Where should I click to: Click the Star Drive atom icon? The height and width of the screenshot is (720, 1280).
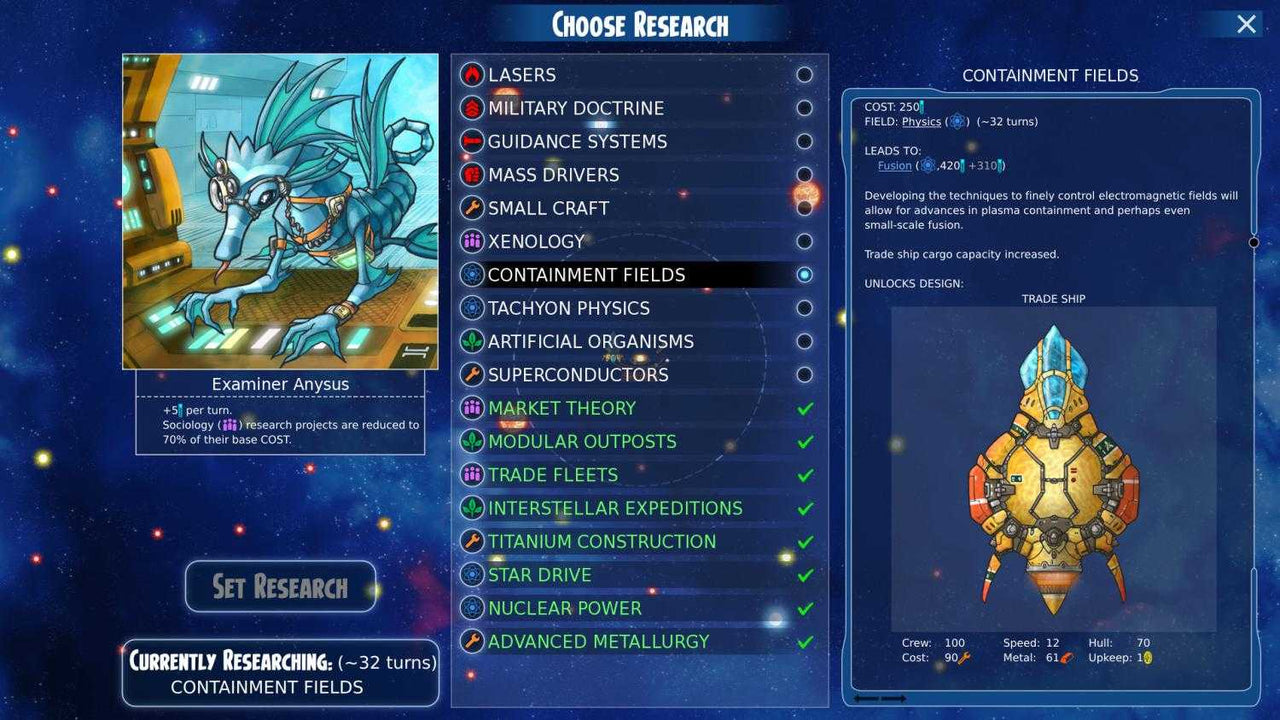point(470,574)
